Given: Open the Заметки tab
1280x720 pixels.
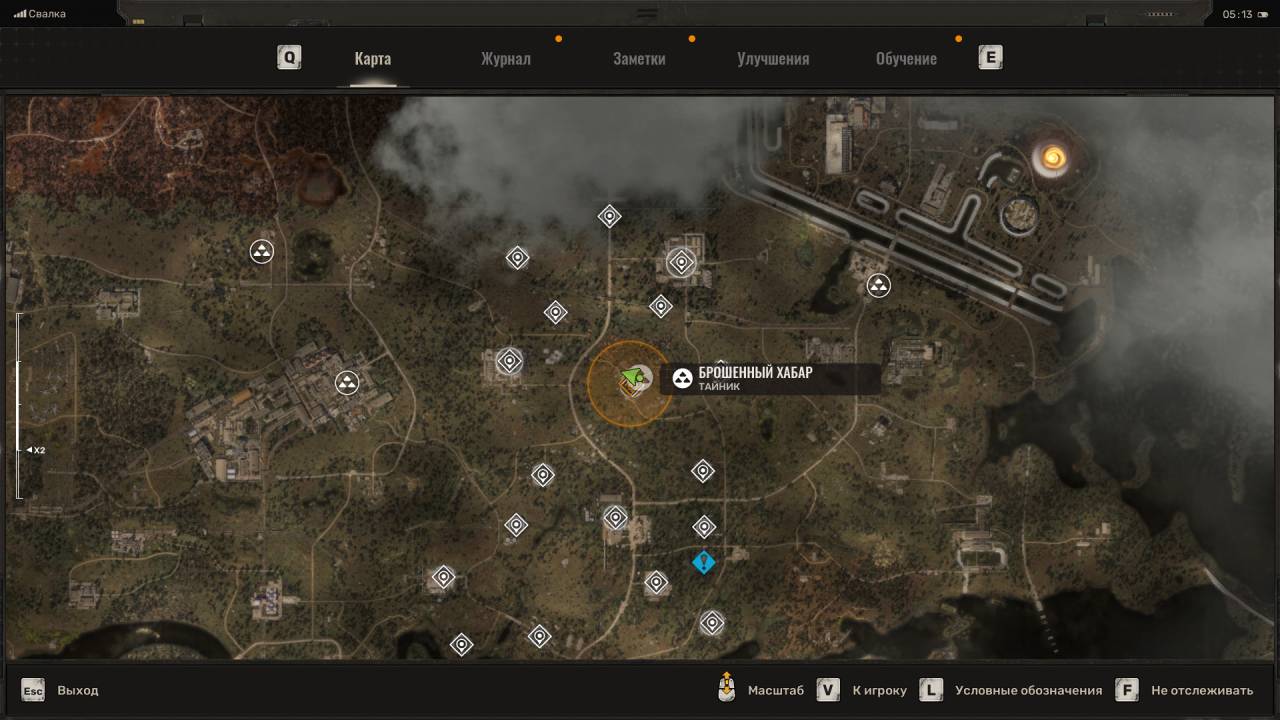Looking at the screenshot, I should coord(639,58).
